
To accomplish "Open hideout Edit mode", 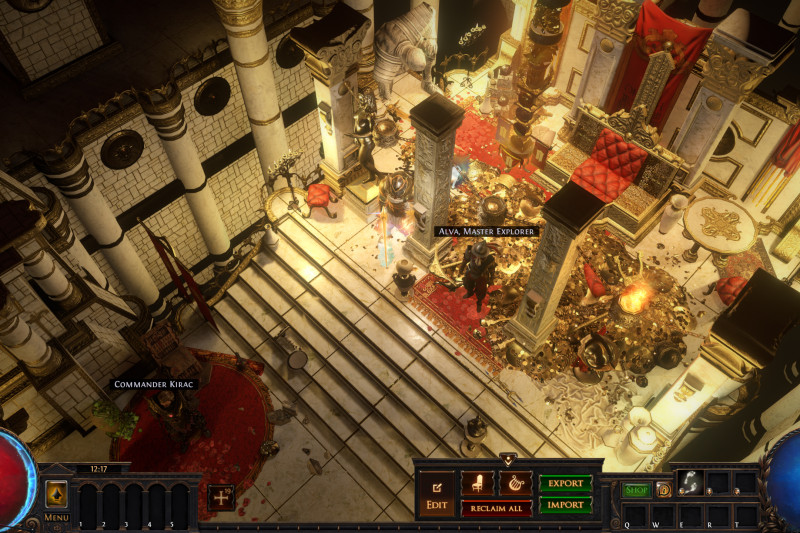I will [x=437, y=493].
